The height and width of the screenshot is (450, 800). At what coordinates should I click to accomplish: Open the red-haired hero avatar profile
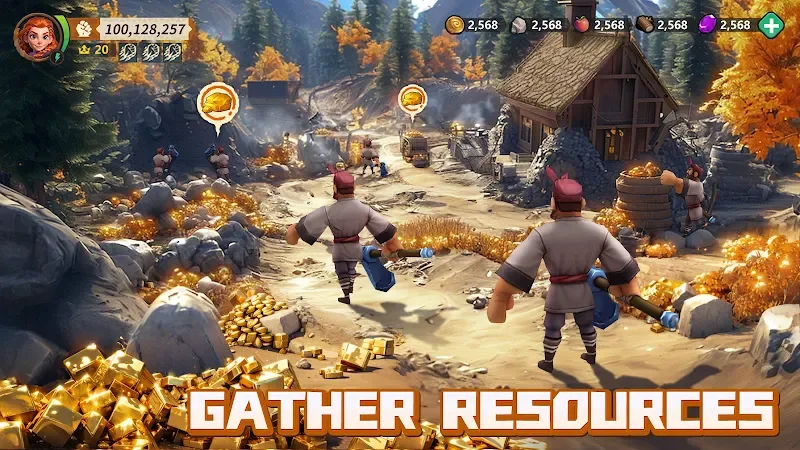click(x=37, y=37)
